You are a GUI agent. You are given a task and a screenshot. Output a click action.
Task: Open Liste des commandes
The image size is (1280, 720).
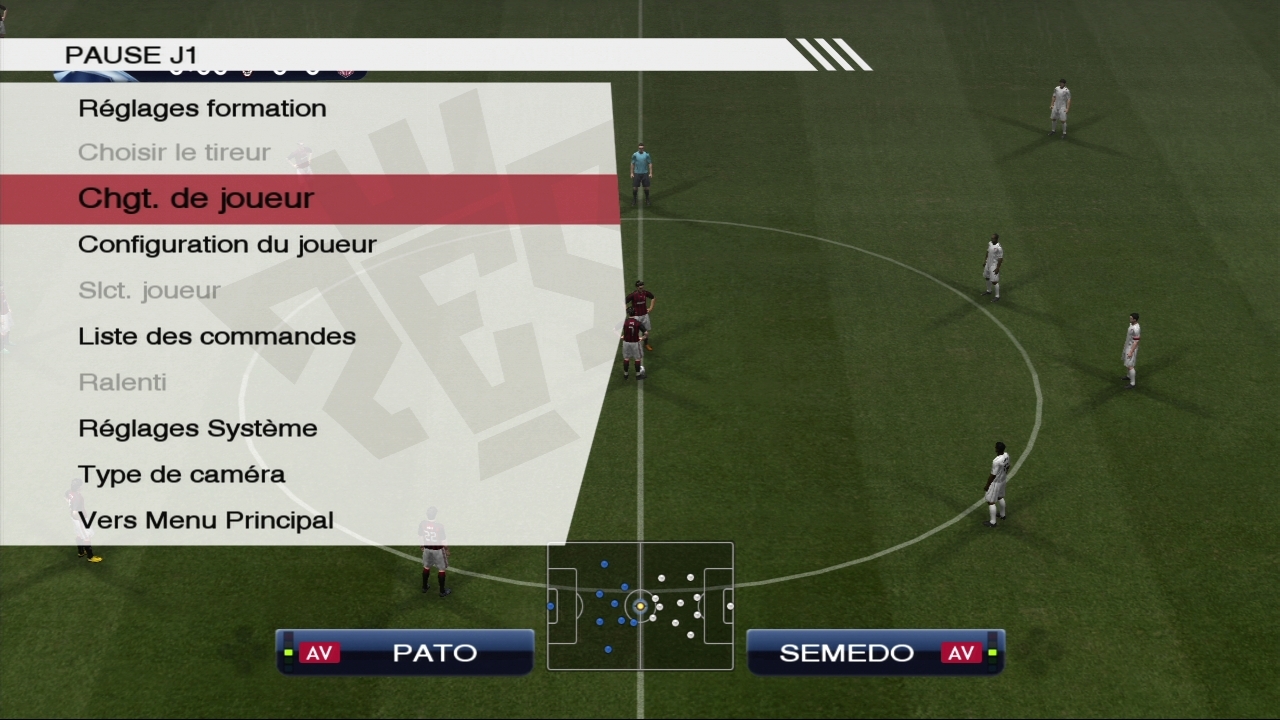tap(217, 336)
